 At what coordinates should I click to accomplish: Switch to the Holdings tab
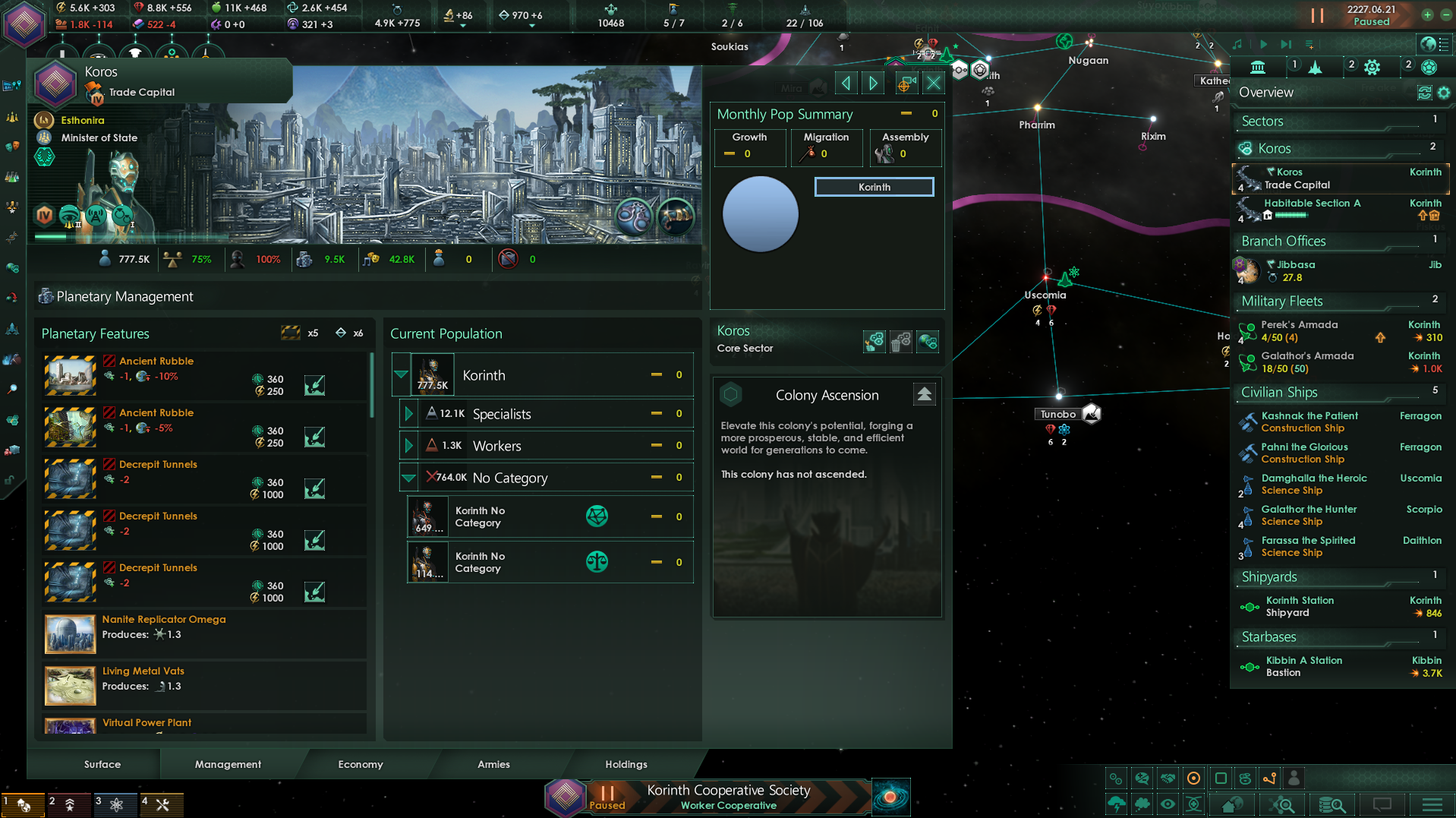(x=626, y=764)
